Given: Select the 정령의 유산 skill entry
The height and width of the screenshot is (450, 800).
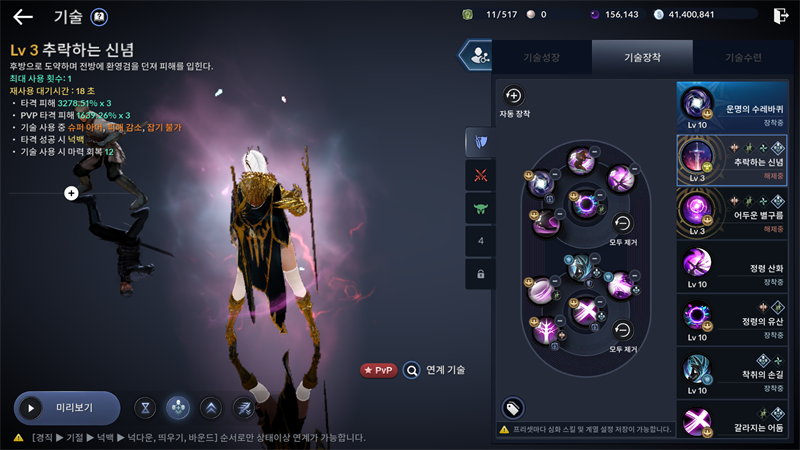Looking at the screenshot, I should click(738, 318).
